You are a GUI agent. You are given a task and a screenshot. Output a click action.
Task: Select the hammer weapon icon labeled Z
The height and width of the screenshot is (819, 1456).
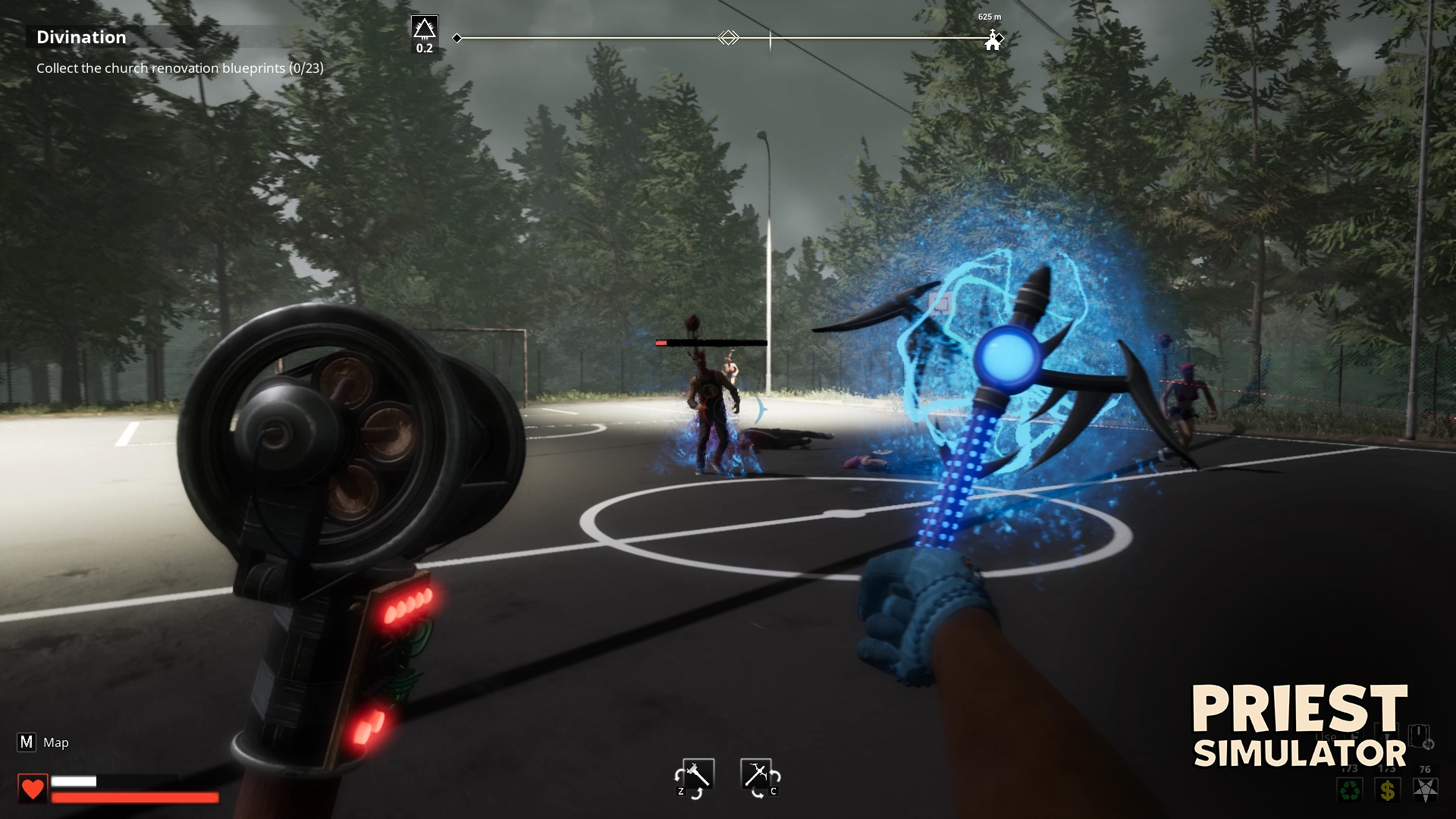pos(698,774)
